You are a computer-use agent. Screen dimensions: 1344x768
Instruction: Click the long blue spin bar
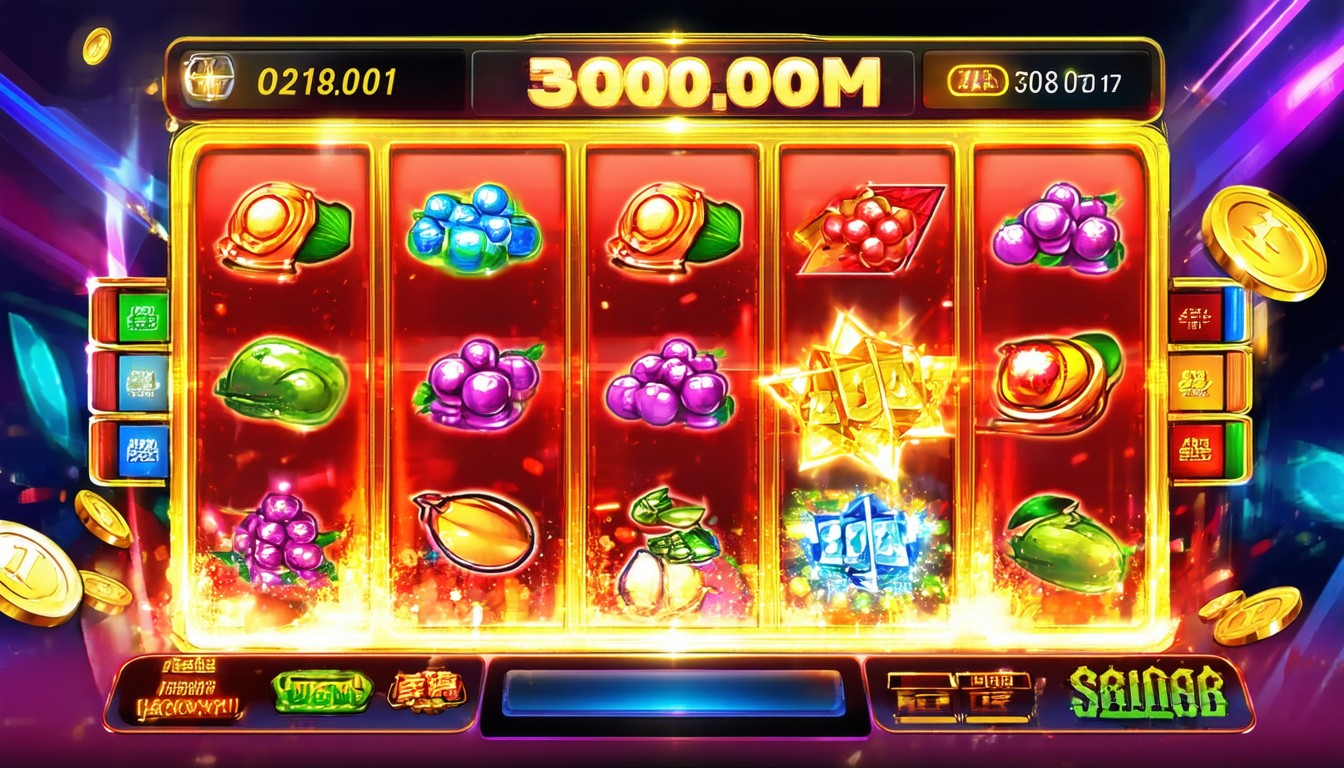point(672,693)
